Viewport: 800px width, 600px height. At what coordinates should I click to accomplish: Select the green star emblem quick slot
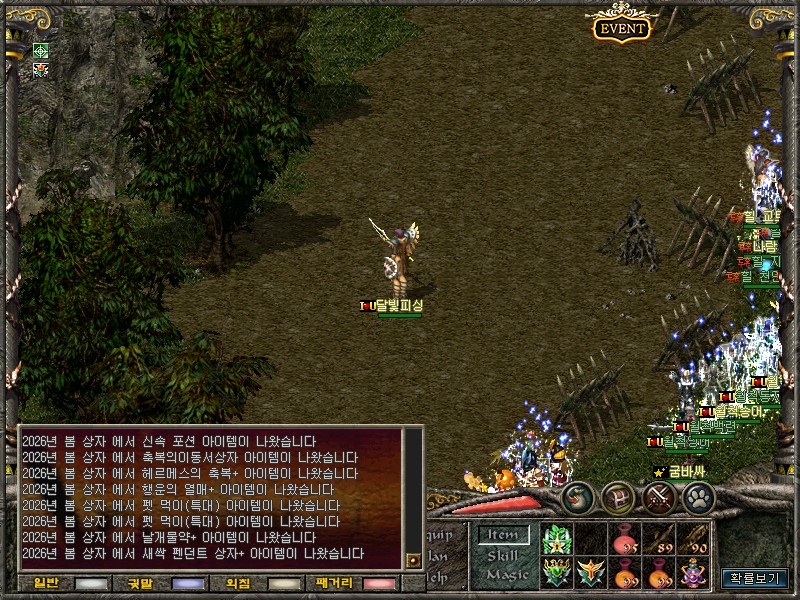pos(556,540)
